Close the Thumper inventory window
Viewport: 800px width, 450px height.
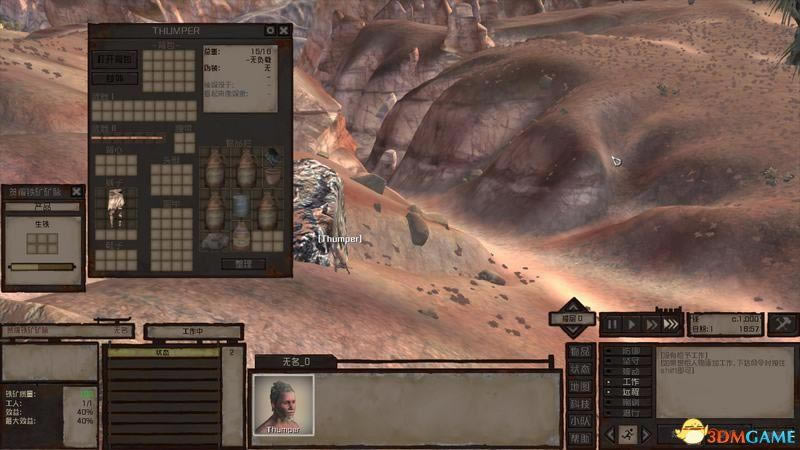284,31
